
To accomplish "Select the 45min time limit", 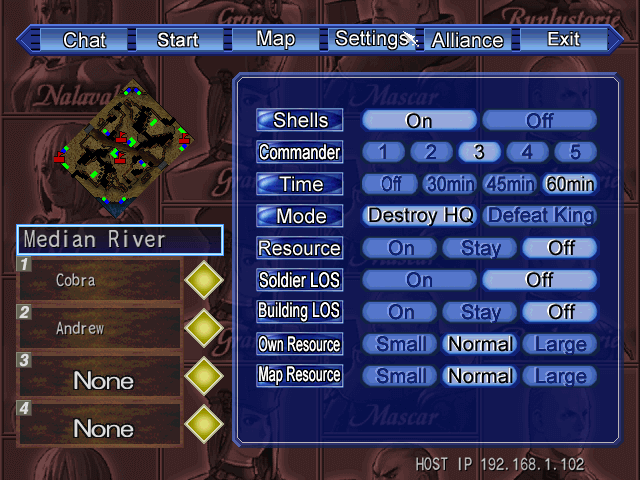I will tap(509, 184).
